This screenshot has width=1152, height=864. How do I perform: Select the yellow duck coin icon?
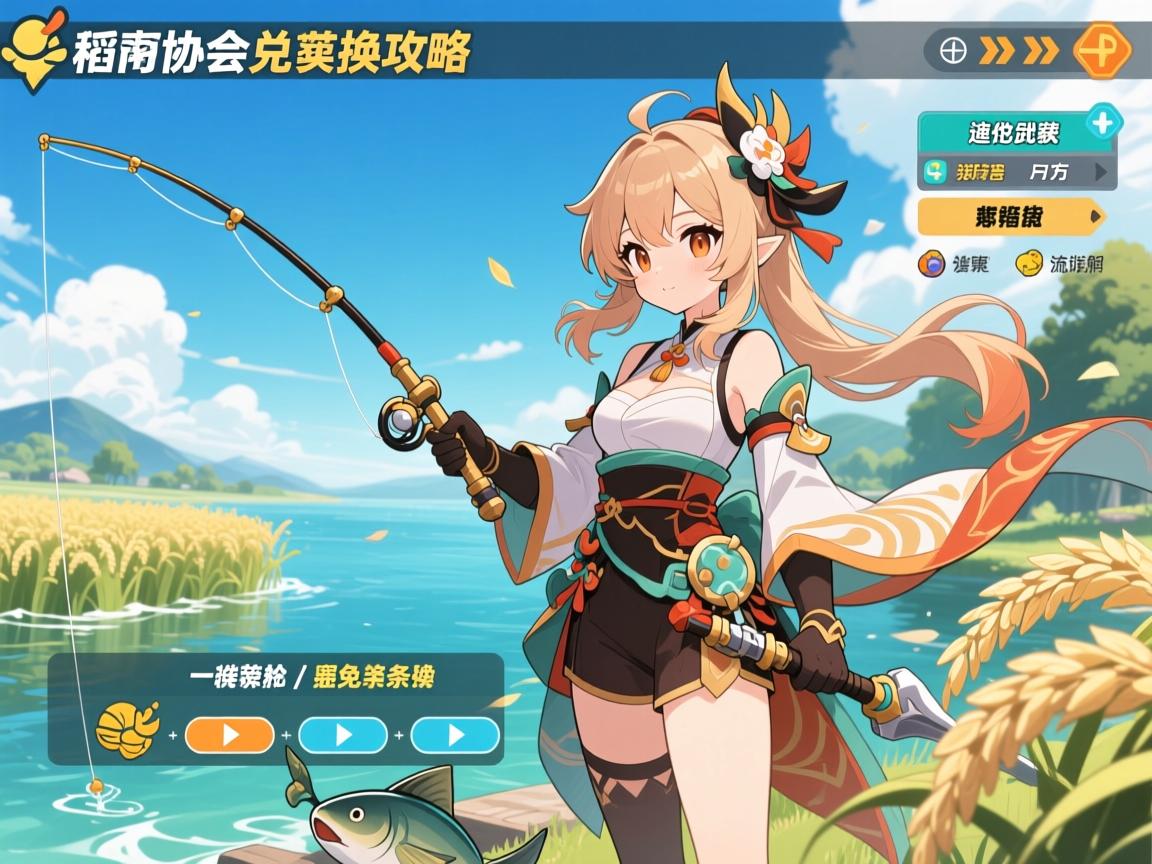click(1028, 264)
